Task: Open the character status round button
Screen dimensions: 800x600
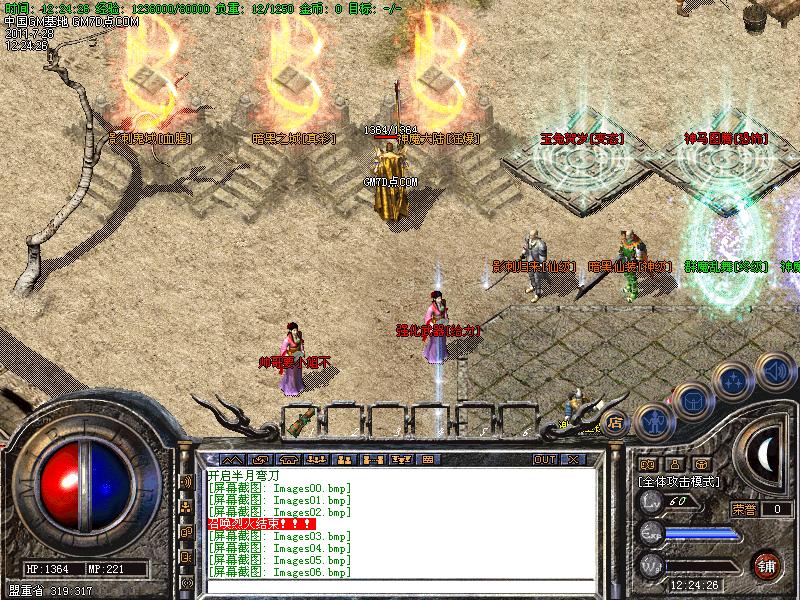Action: [653, 421]
